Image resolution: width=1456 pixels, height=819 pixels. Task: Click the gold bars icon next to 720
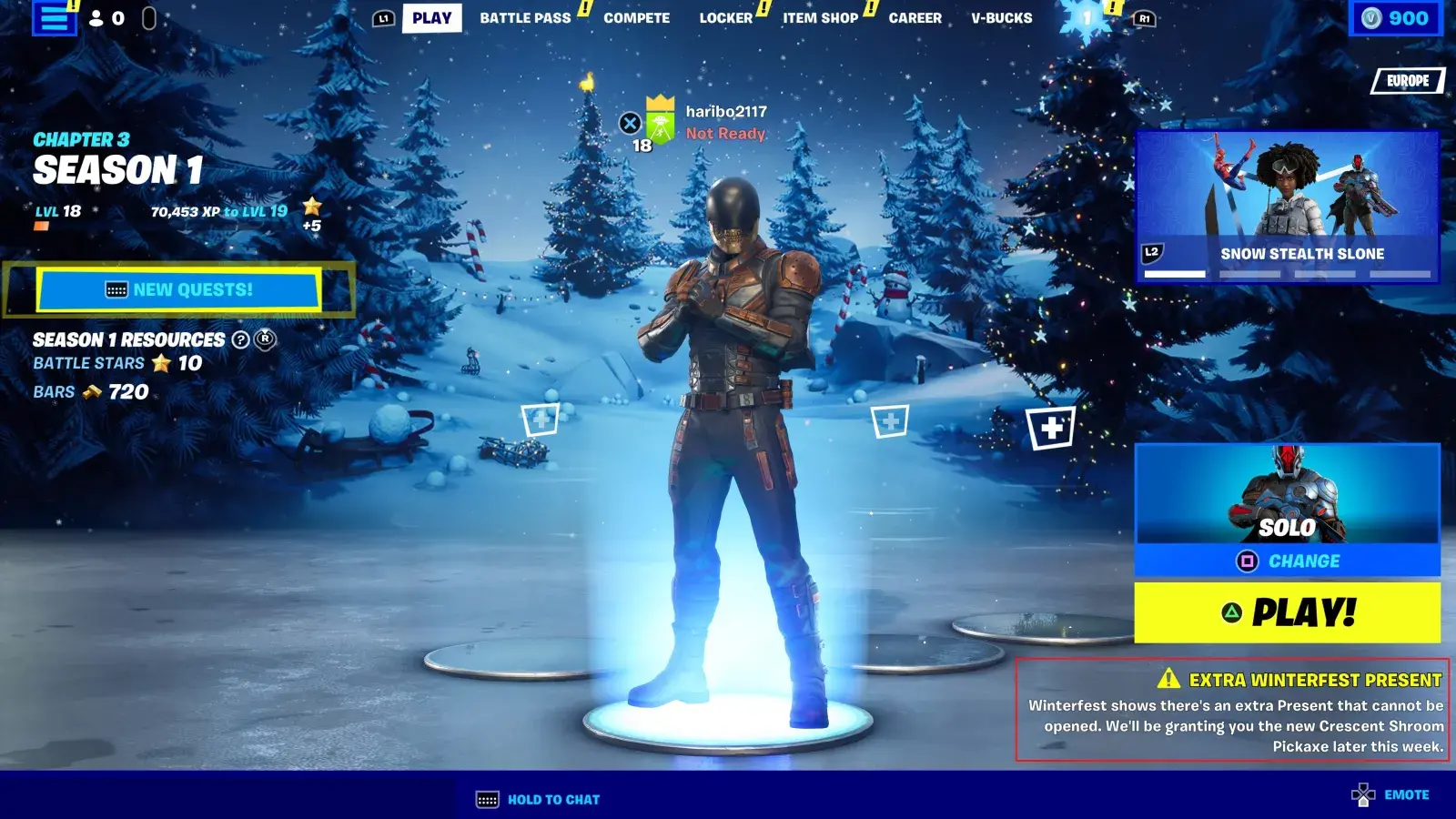tap(91, 392)
